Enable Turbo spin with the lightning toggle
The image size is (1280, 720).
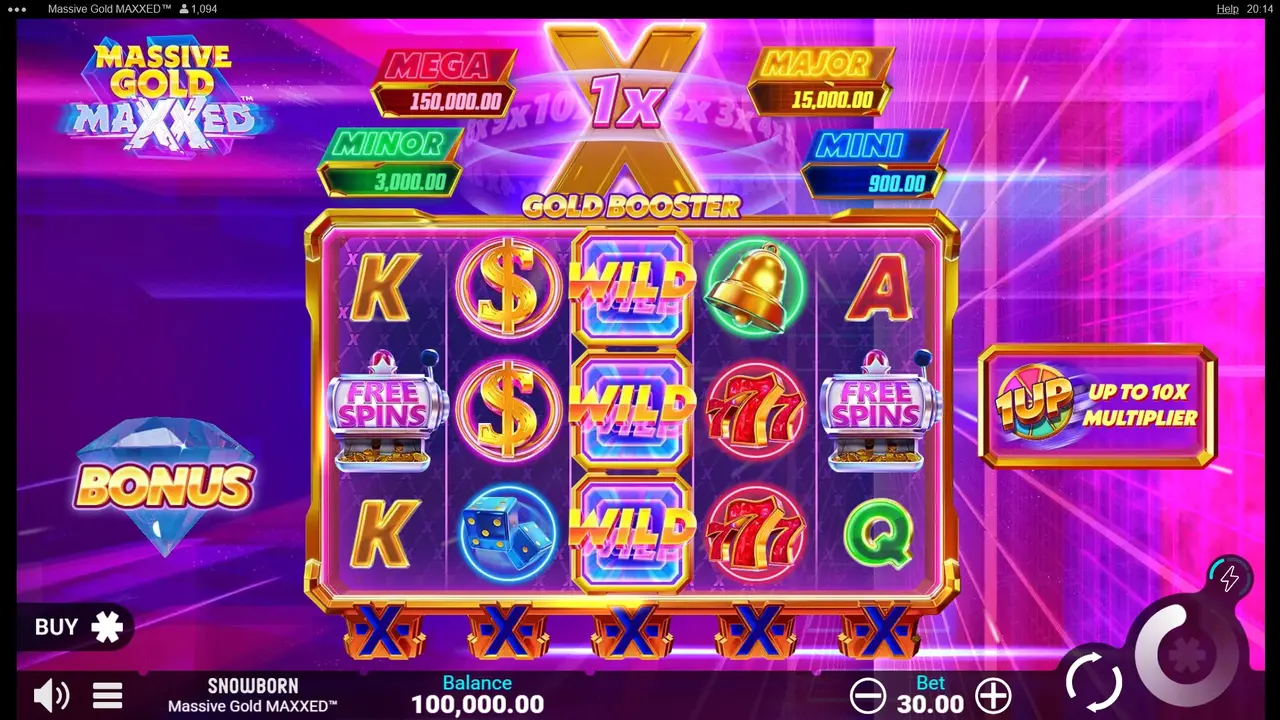[1229, 578]
